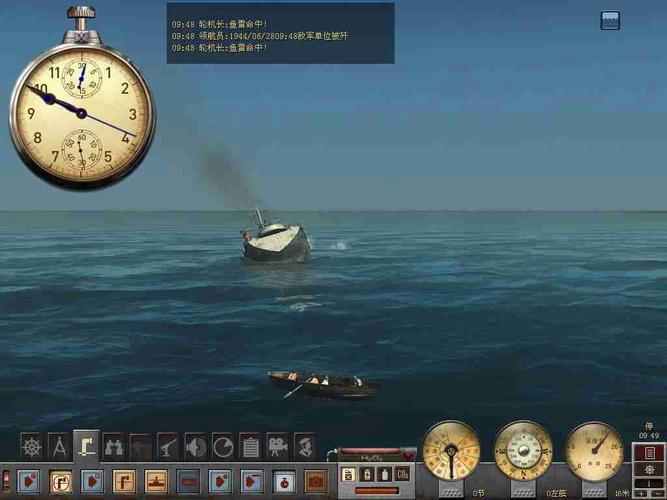Click the camera snapshot order button
This screenshot has height=500, width=667.
click(316, 480)
